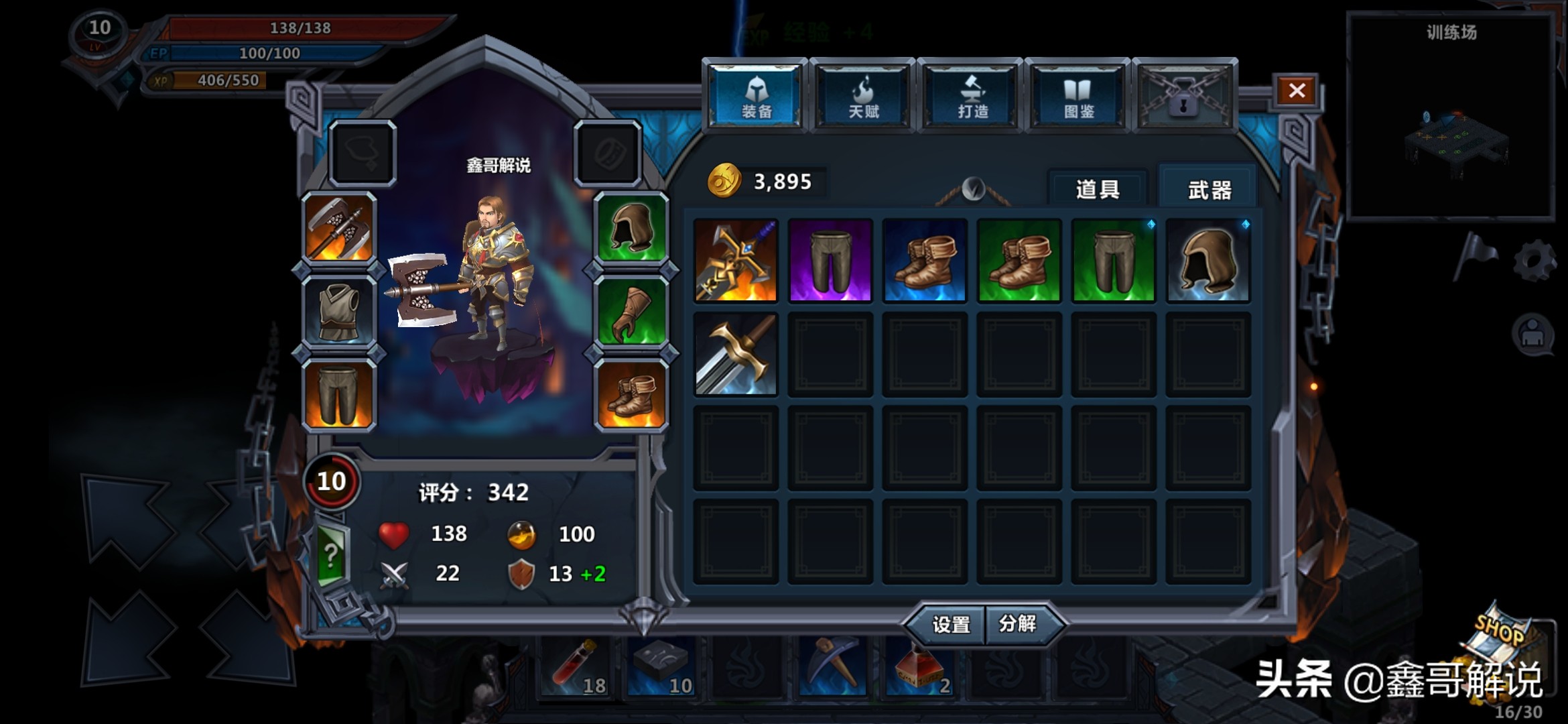This screenshot has height=724, width=1568.
Task: Select the golden crossbow in inventory
Action: tap(736, 261)
